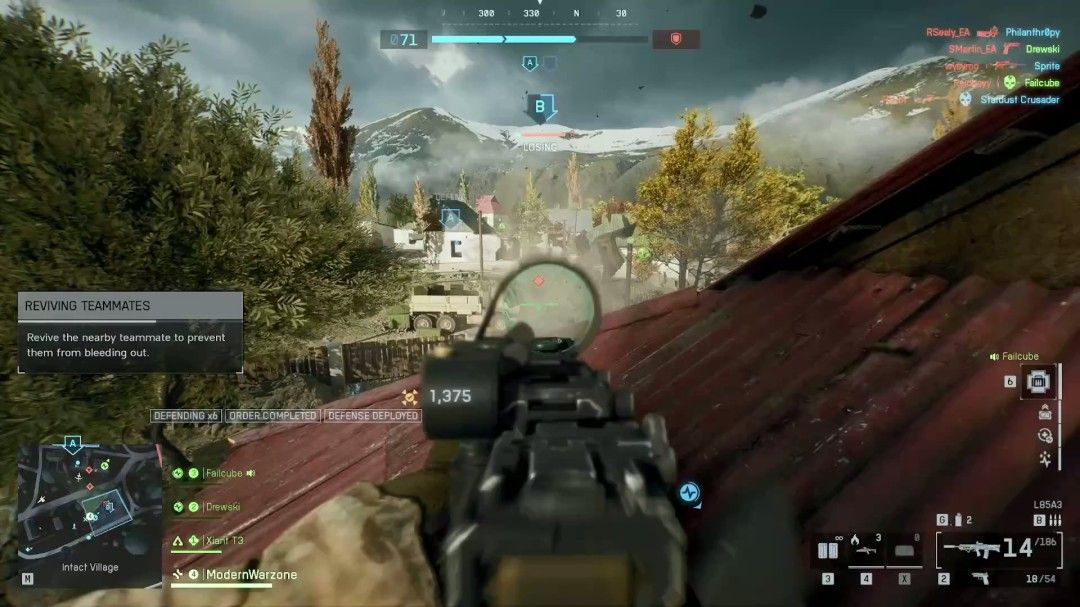The width and height of the screenshot is (1080, 607).
Task: Click the objective A marker above minimap
Action: click(72, 443)
